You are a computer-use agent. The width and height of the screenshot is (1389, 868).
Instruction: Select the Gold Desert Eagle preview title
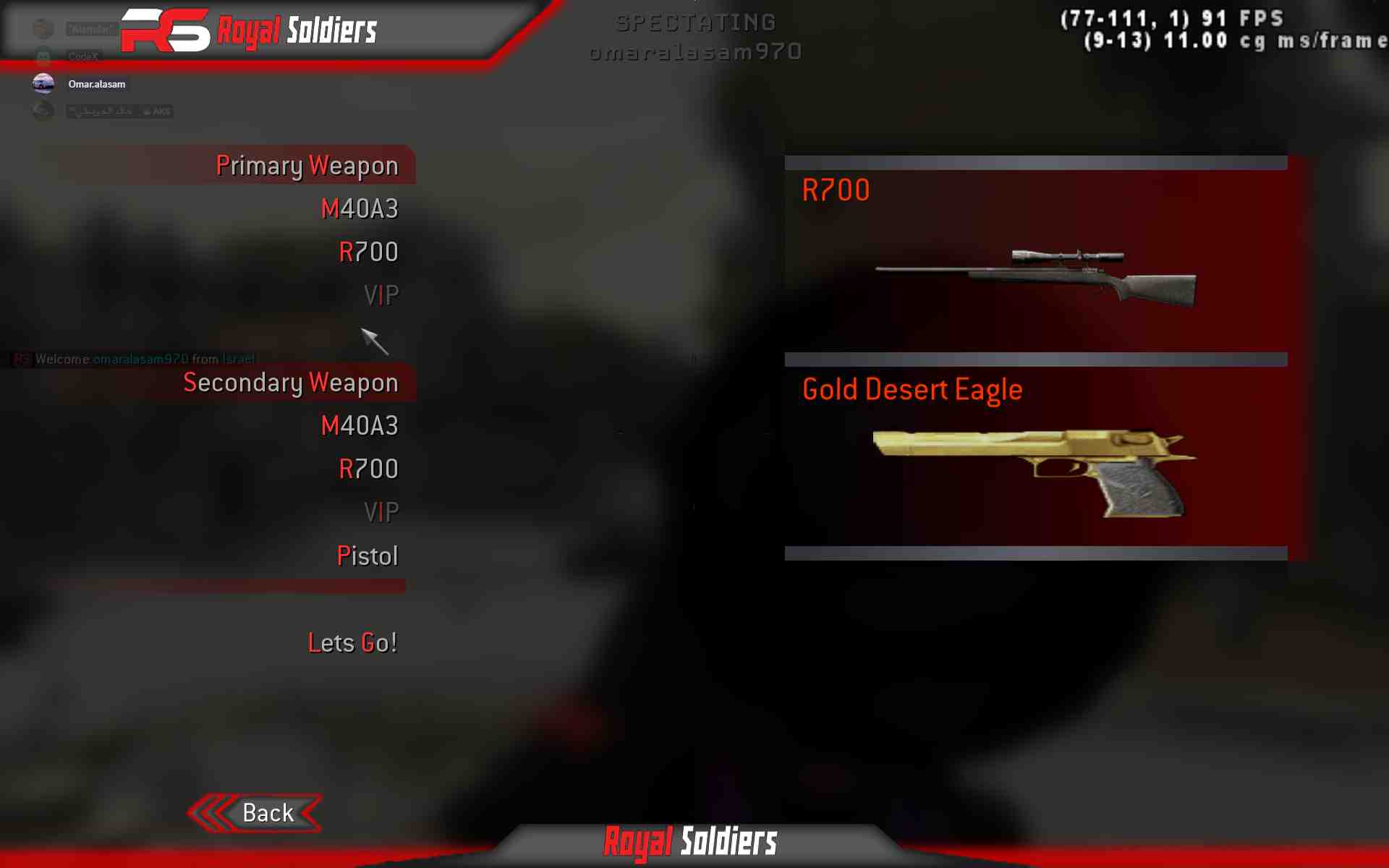[x=912, y=389]
